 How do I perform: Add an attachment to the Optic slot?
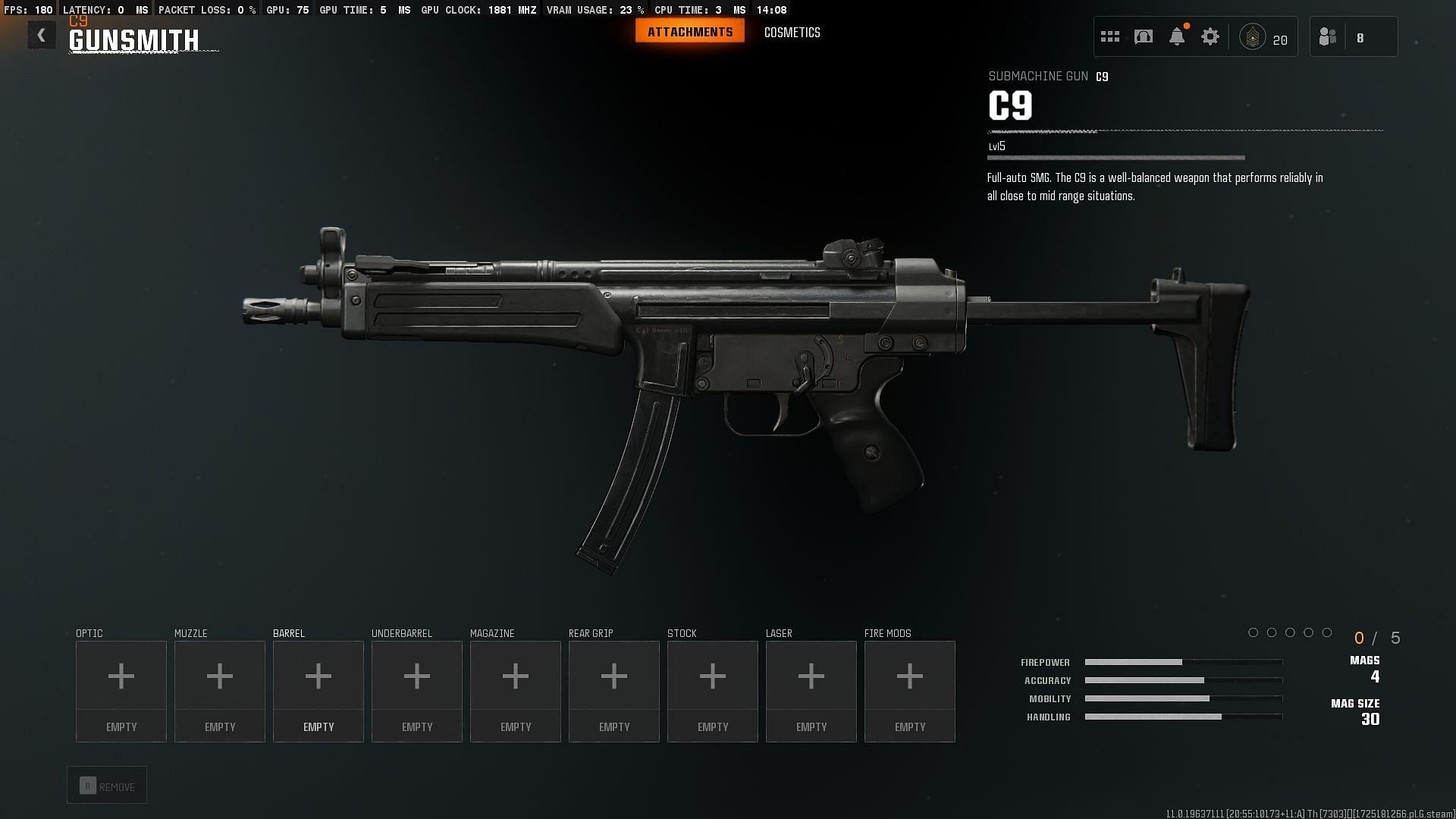(121, 690)
